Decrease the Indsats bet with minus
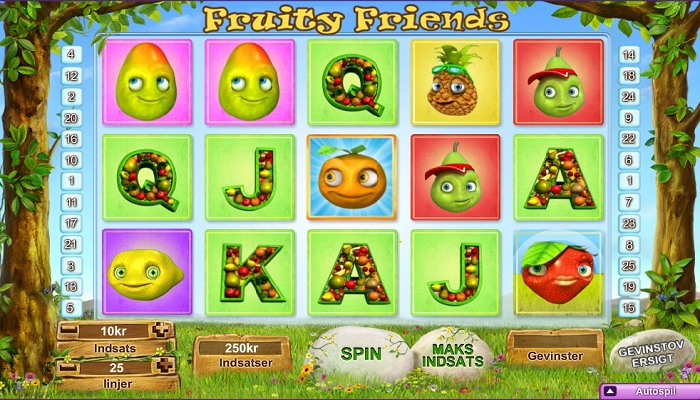 click(67, 330)
